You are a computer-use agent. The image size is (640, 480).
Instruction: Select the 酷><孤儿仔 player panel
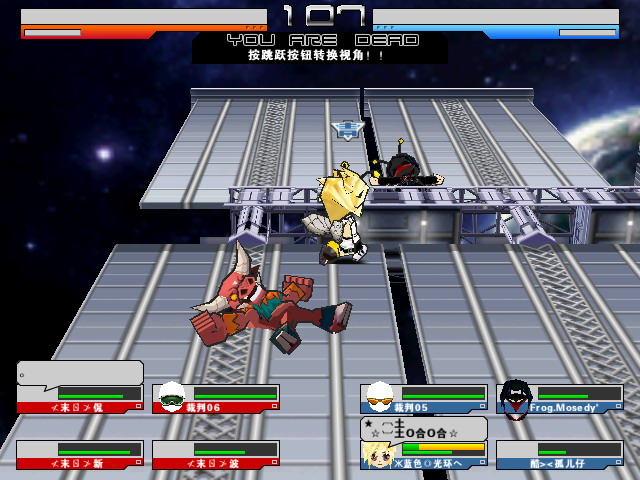coord(560,455)
